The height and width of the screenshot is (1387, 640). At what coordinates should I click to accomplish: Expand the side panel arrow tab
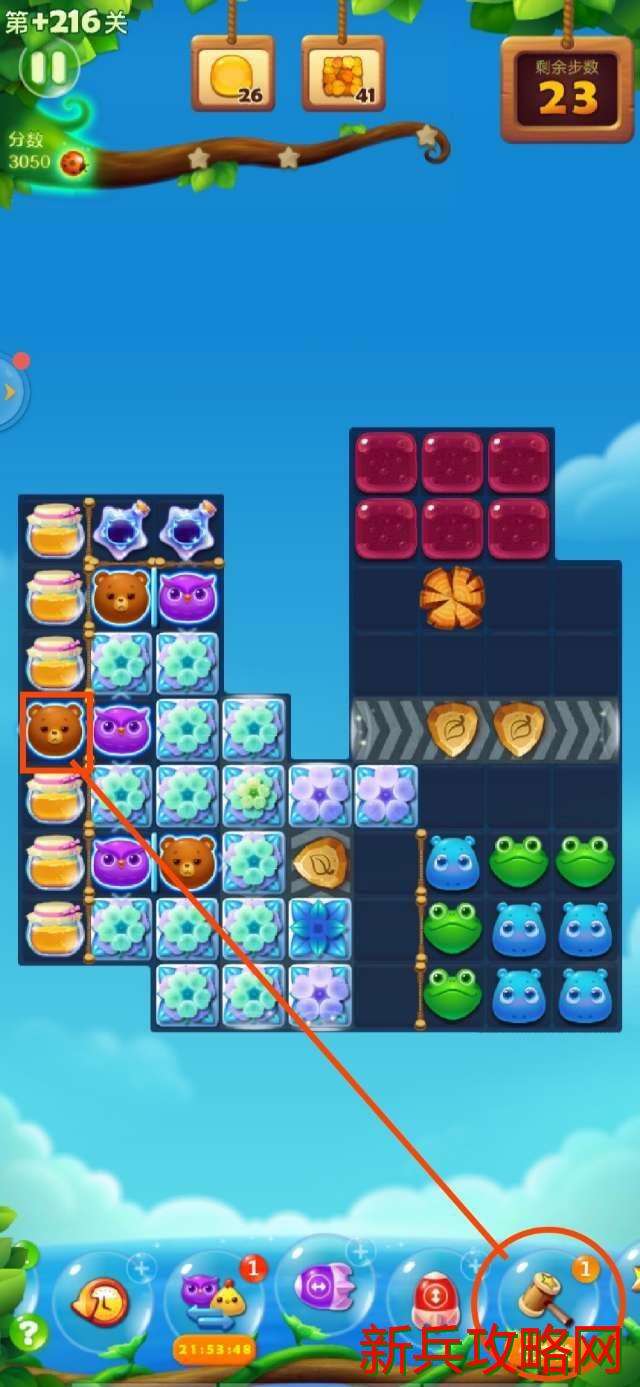click(x=11, y=391)
